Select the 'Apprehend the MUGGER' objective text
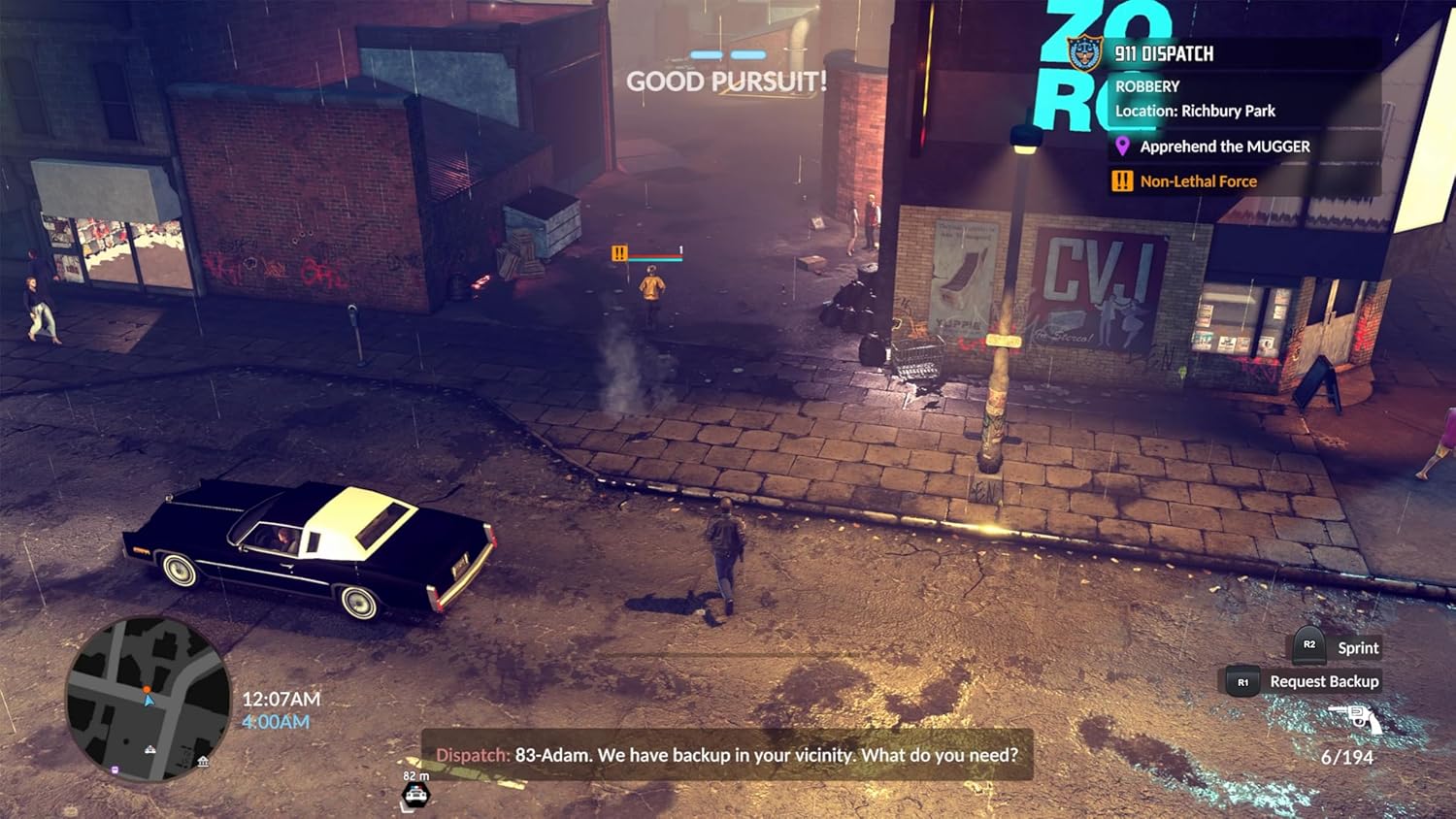The width and height of the screenshot is (1456, 819). (x=1225, y=147)
